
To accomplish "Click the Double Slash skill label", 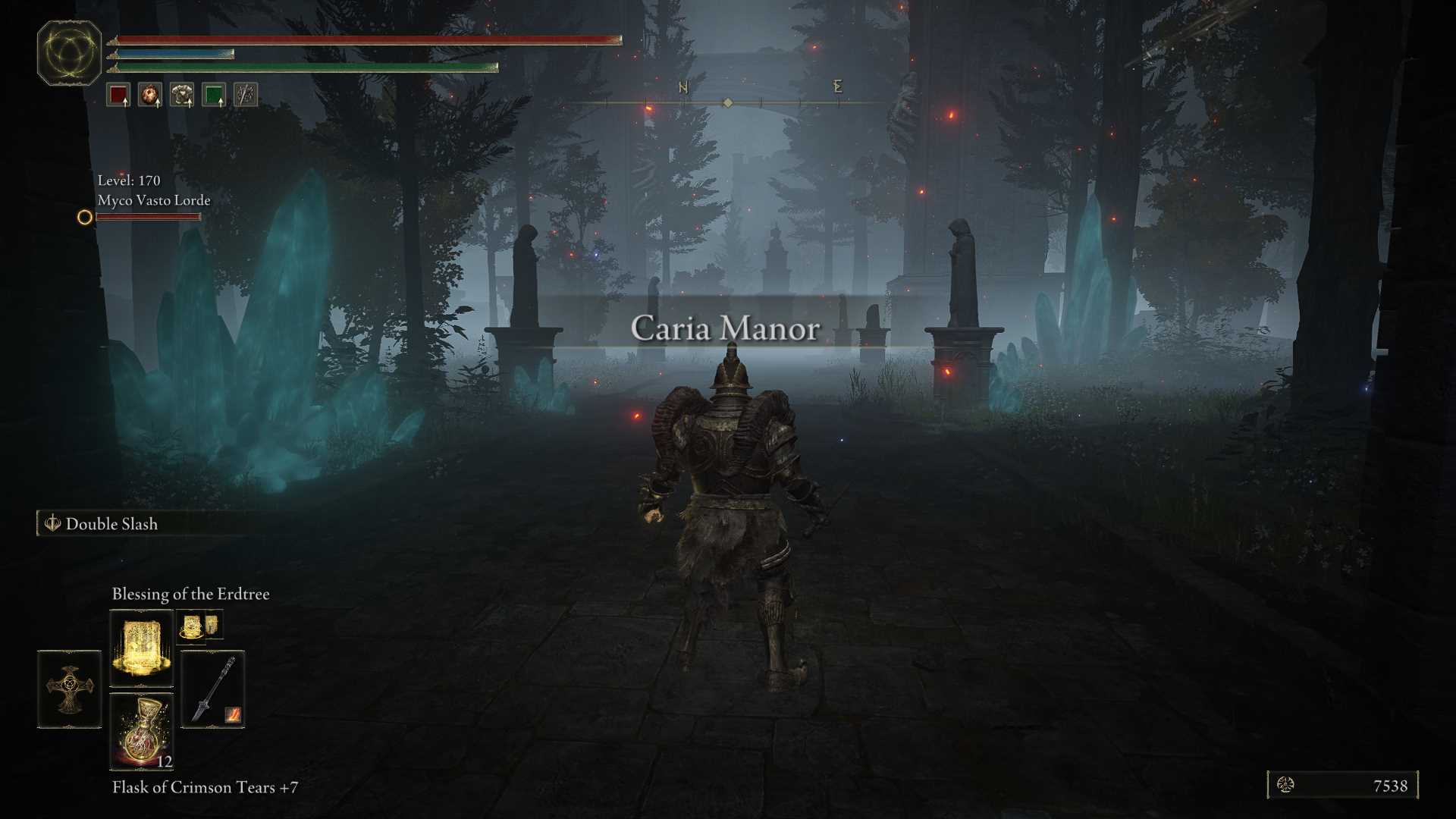I will (x=111, y=524).
